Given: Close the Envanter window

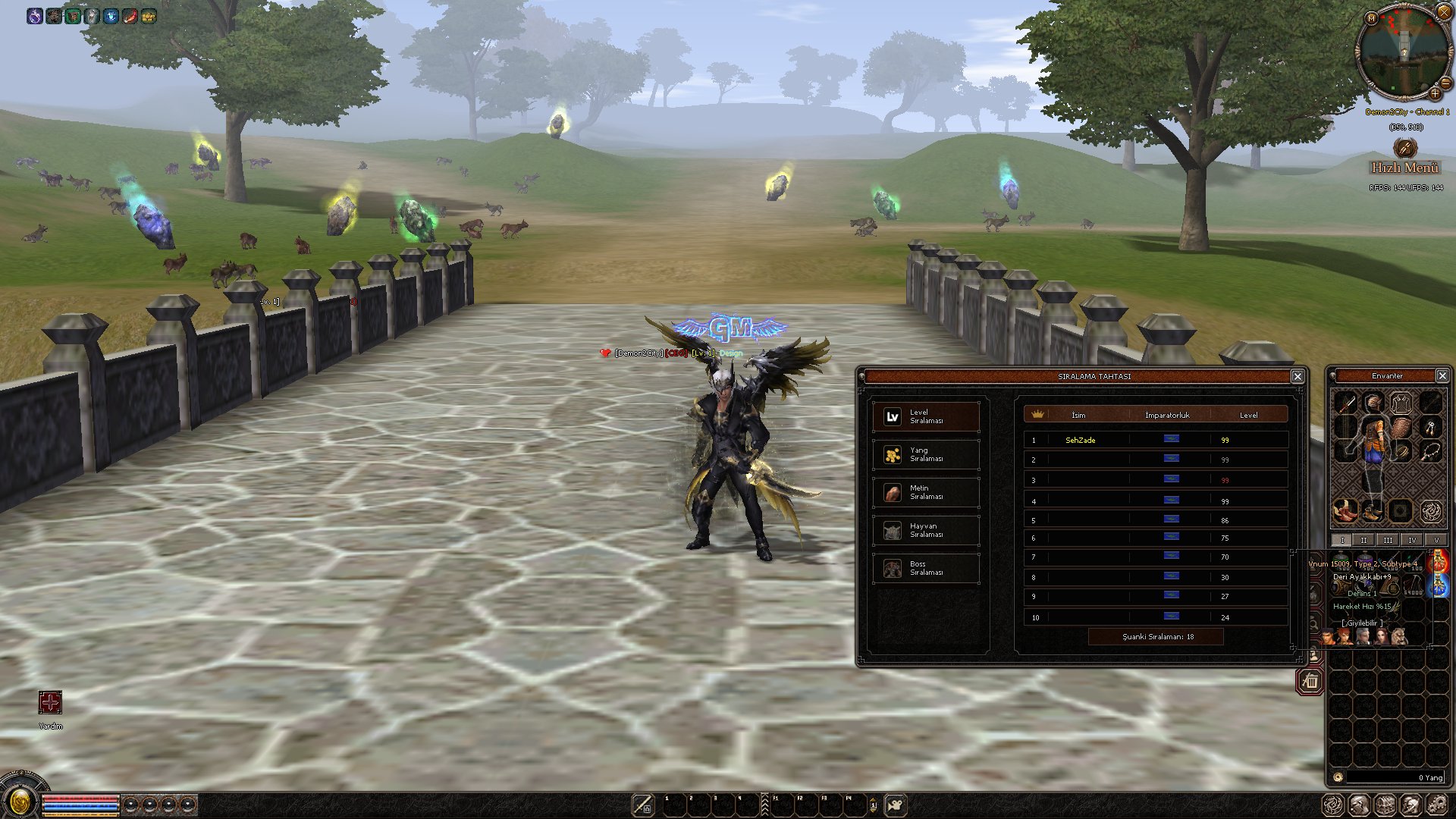Looking at the screenshot, I should 1442,375.
